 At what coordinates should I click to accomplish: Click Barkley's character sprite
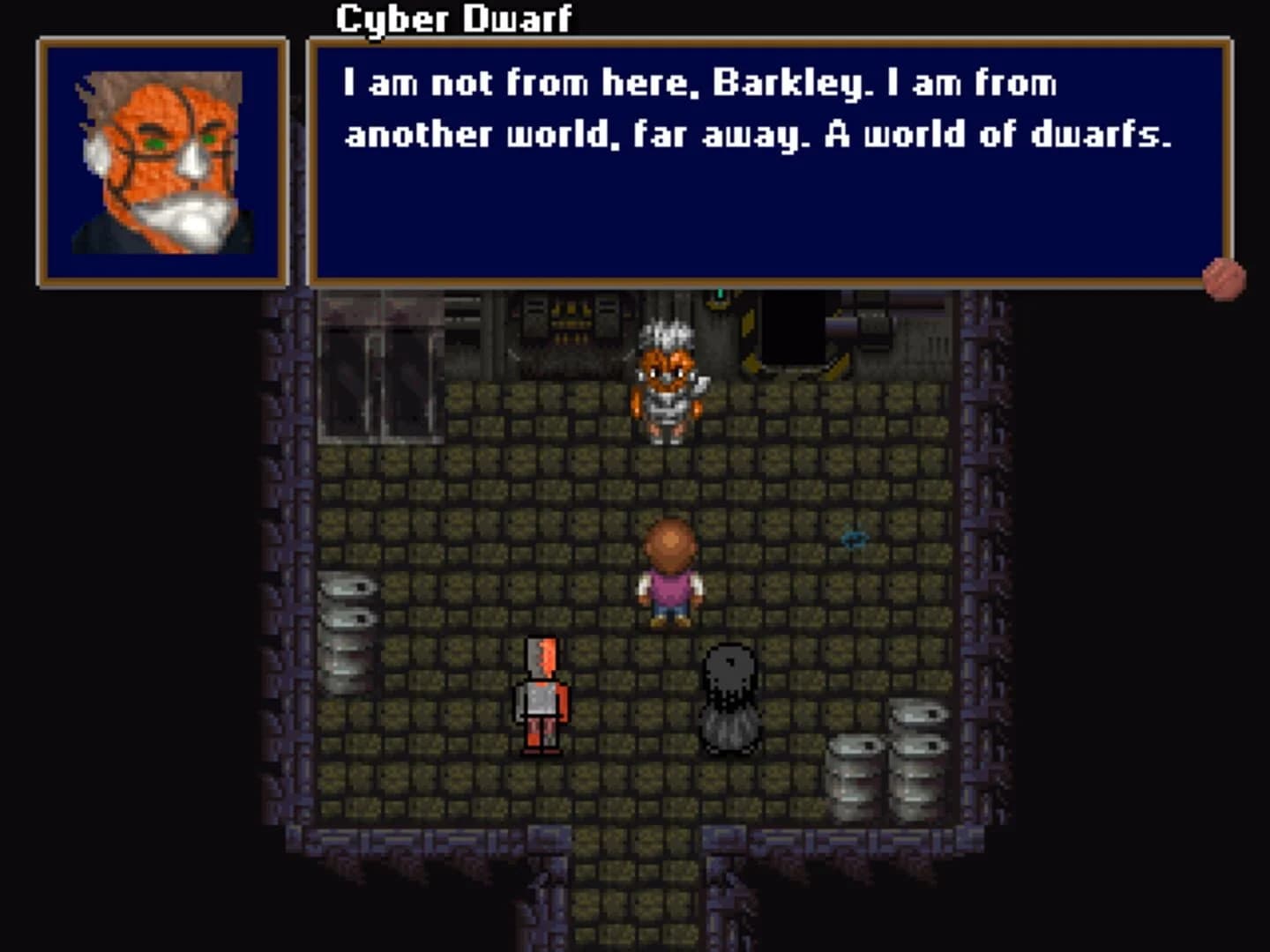tap(670, 573)
